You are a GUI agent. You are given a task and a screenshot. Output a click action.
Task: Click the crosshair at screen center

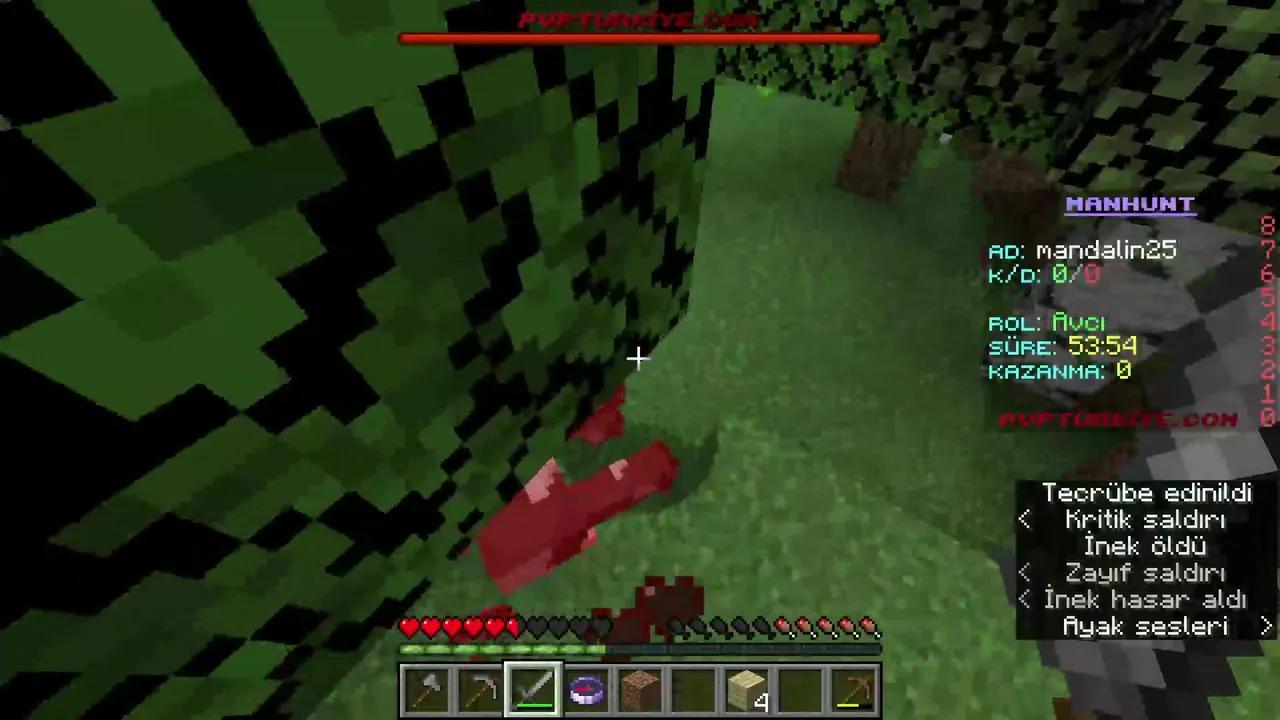coord(640,358)
